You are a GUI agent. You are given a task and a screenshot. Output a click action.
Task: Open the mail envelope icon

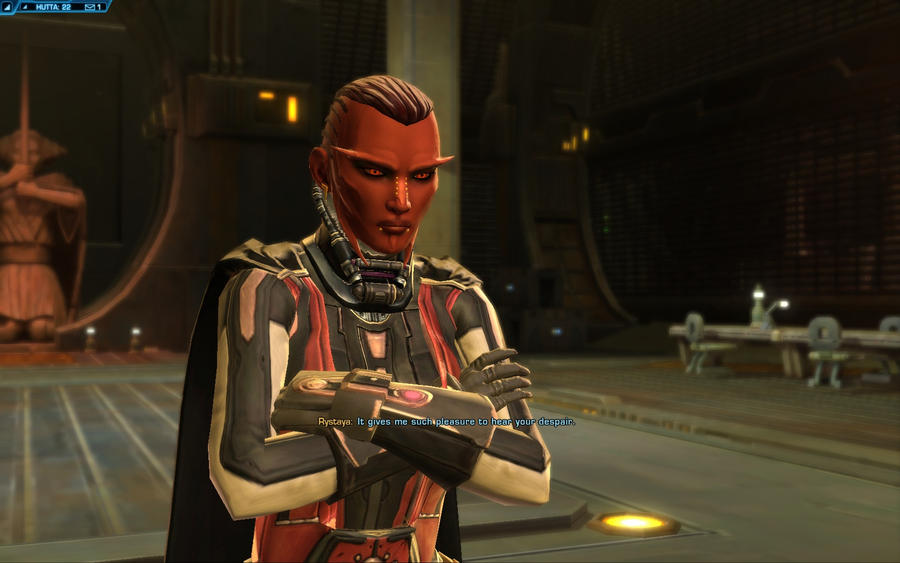click(x=89, y=6)
